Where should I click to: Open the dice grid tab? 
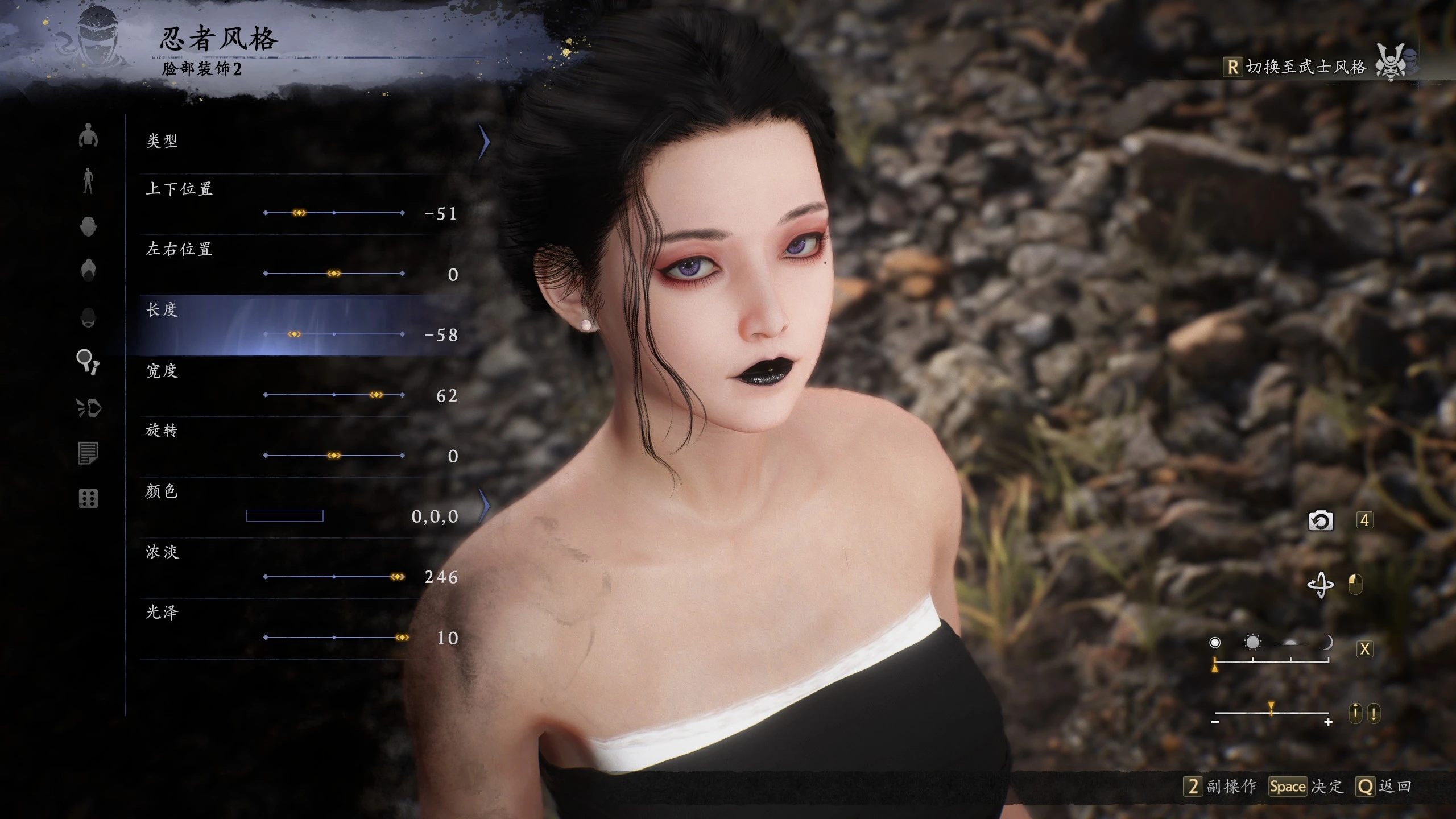88,499
